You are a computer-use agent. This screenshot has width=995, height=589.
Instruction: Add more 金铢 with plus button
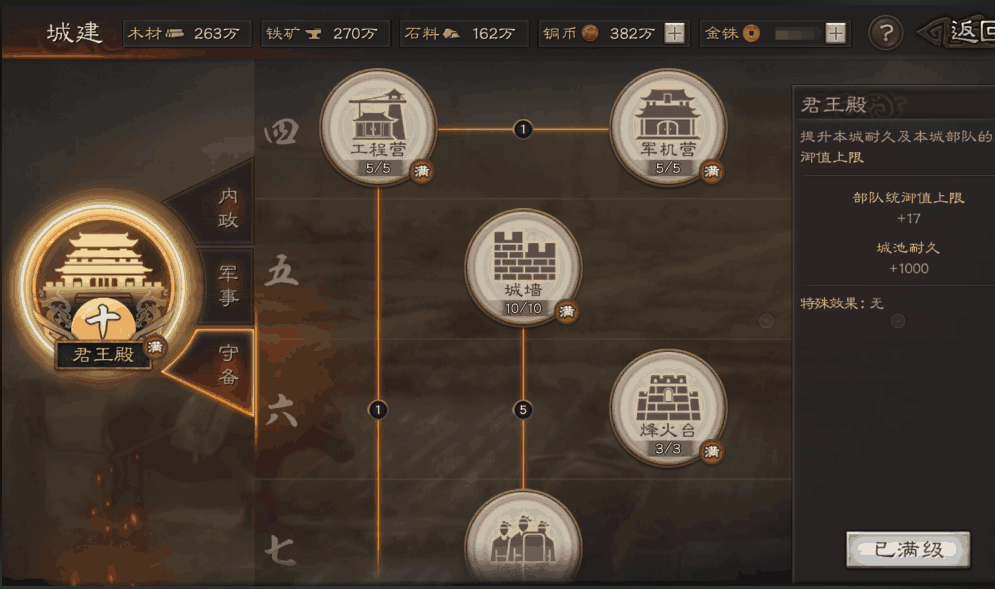pos(835,33)
